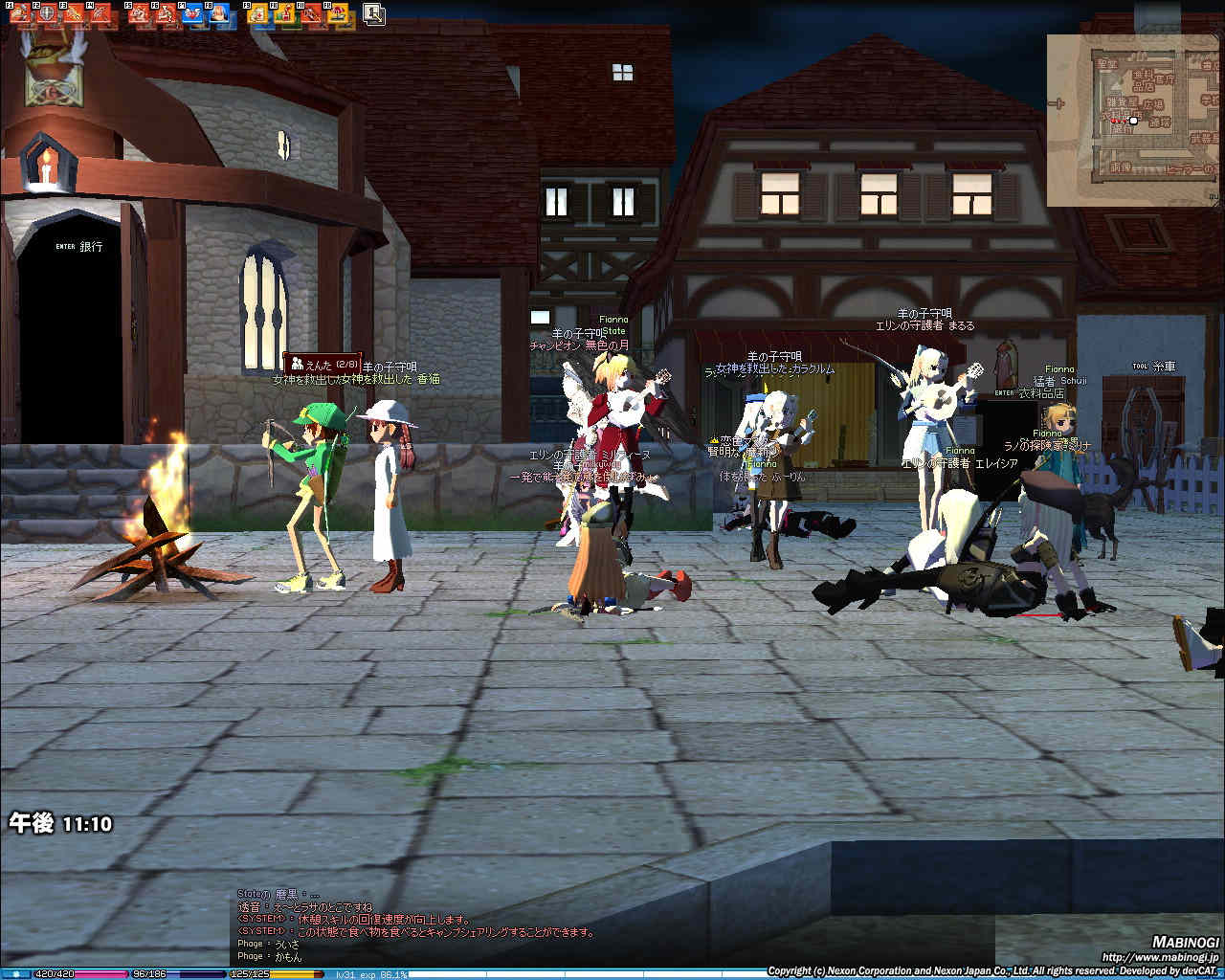Activate the F1 skill hotkey icon
Screen dimensions: 1225x980
(x=19, y=13)
